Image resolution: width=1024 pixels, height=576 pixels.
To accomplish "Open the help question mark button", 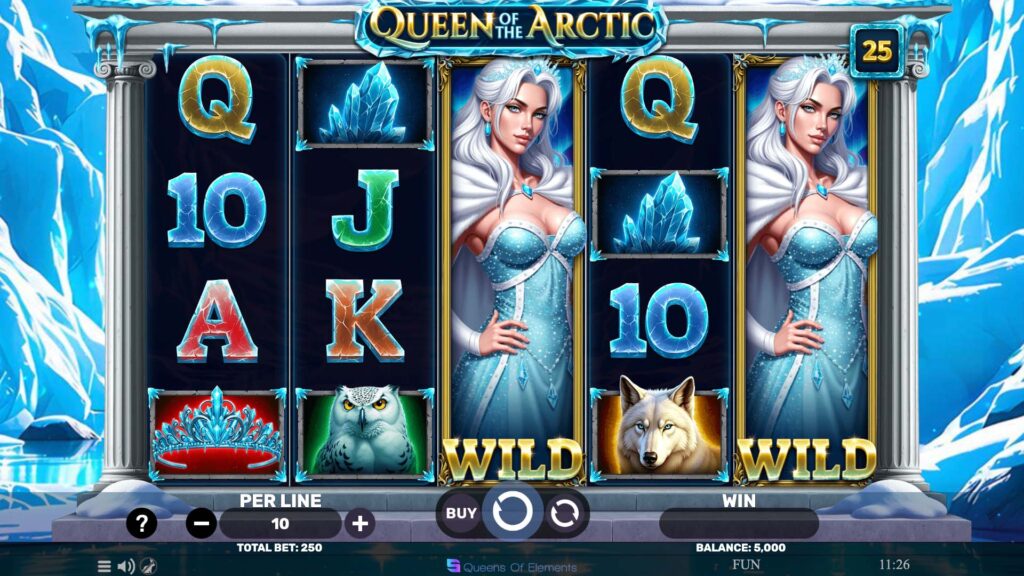I will tap(141, 523).
